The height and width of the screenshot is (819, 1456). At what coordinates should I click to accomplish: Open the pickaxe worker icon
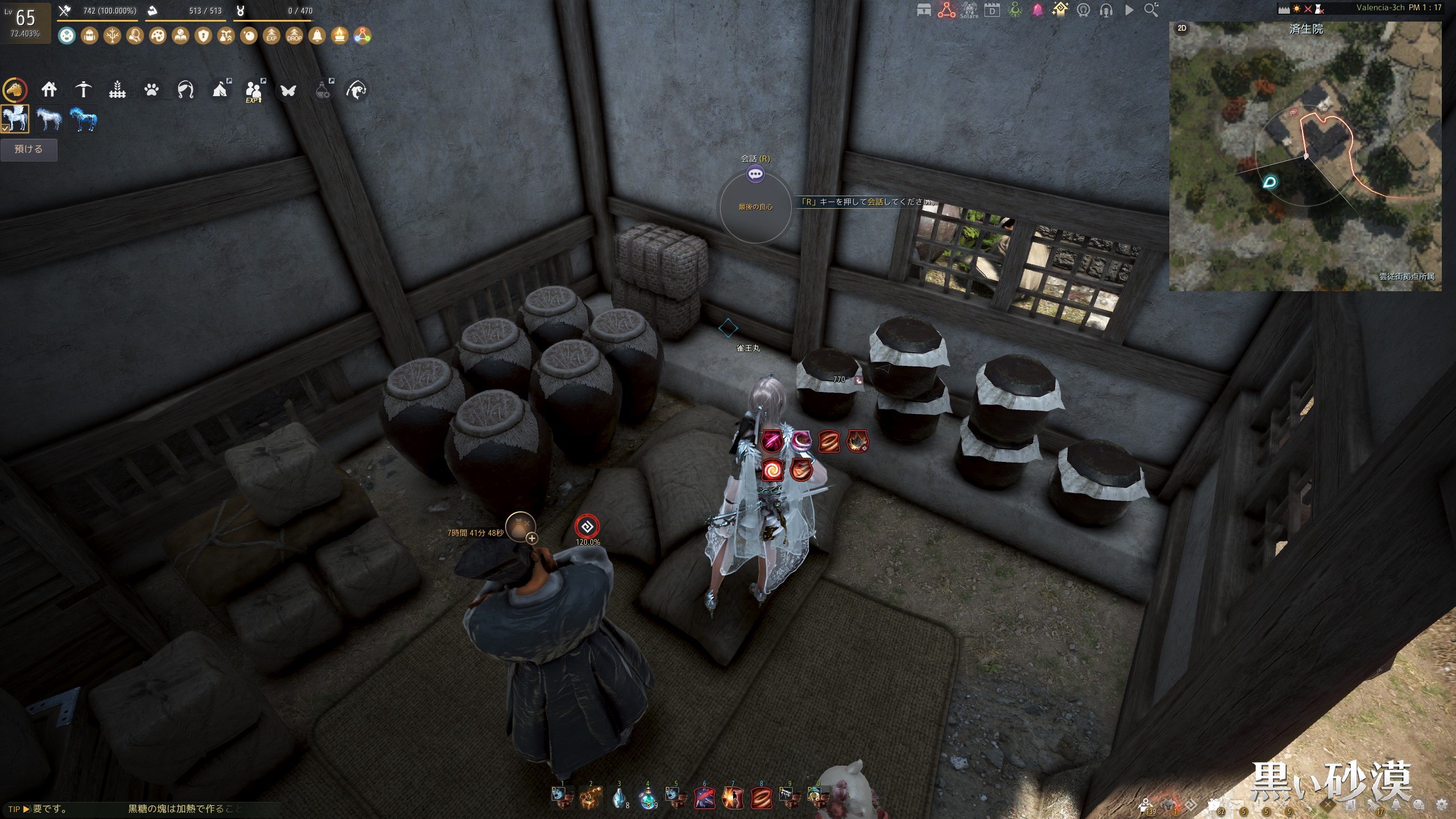tap(83, 89)
